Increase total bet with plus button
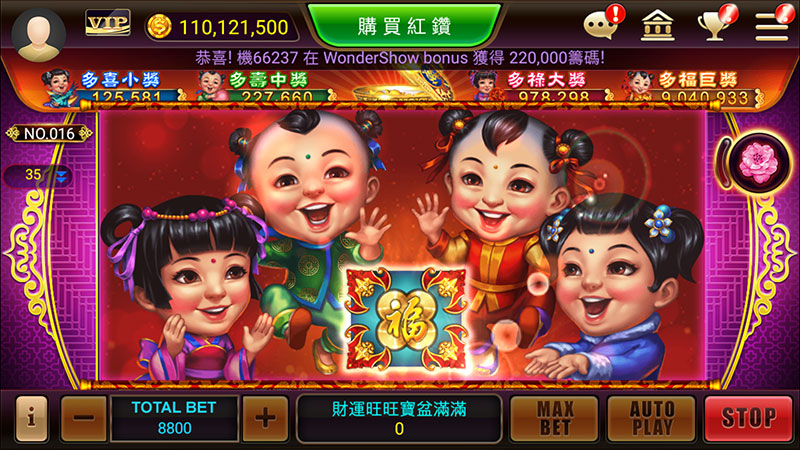The image size is (800, 450). click(x=264, y=417)
